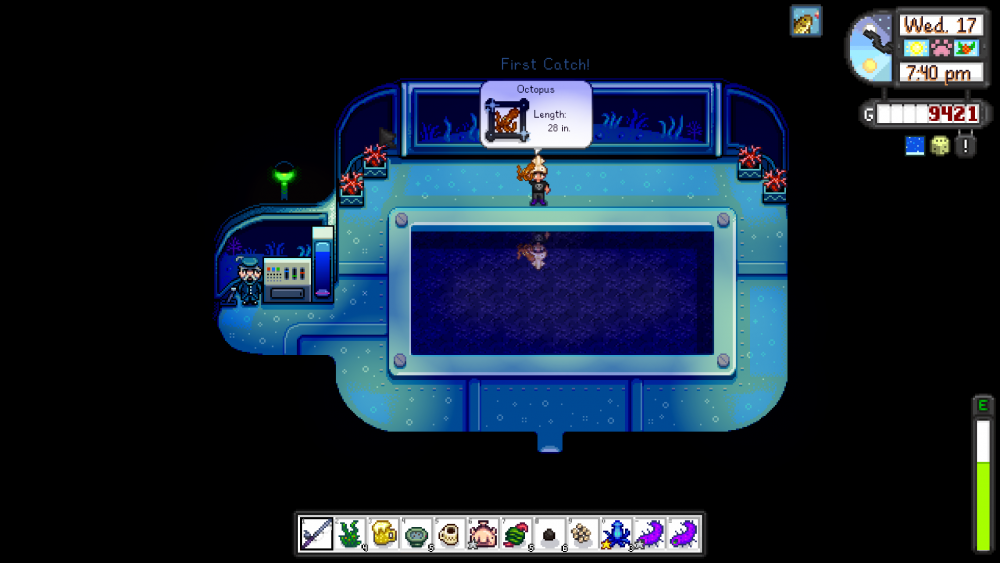
Task: Select the silver-star purple Super Cucumber
Action: pyautogui.click(x=650, y=533)
